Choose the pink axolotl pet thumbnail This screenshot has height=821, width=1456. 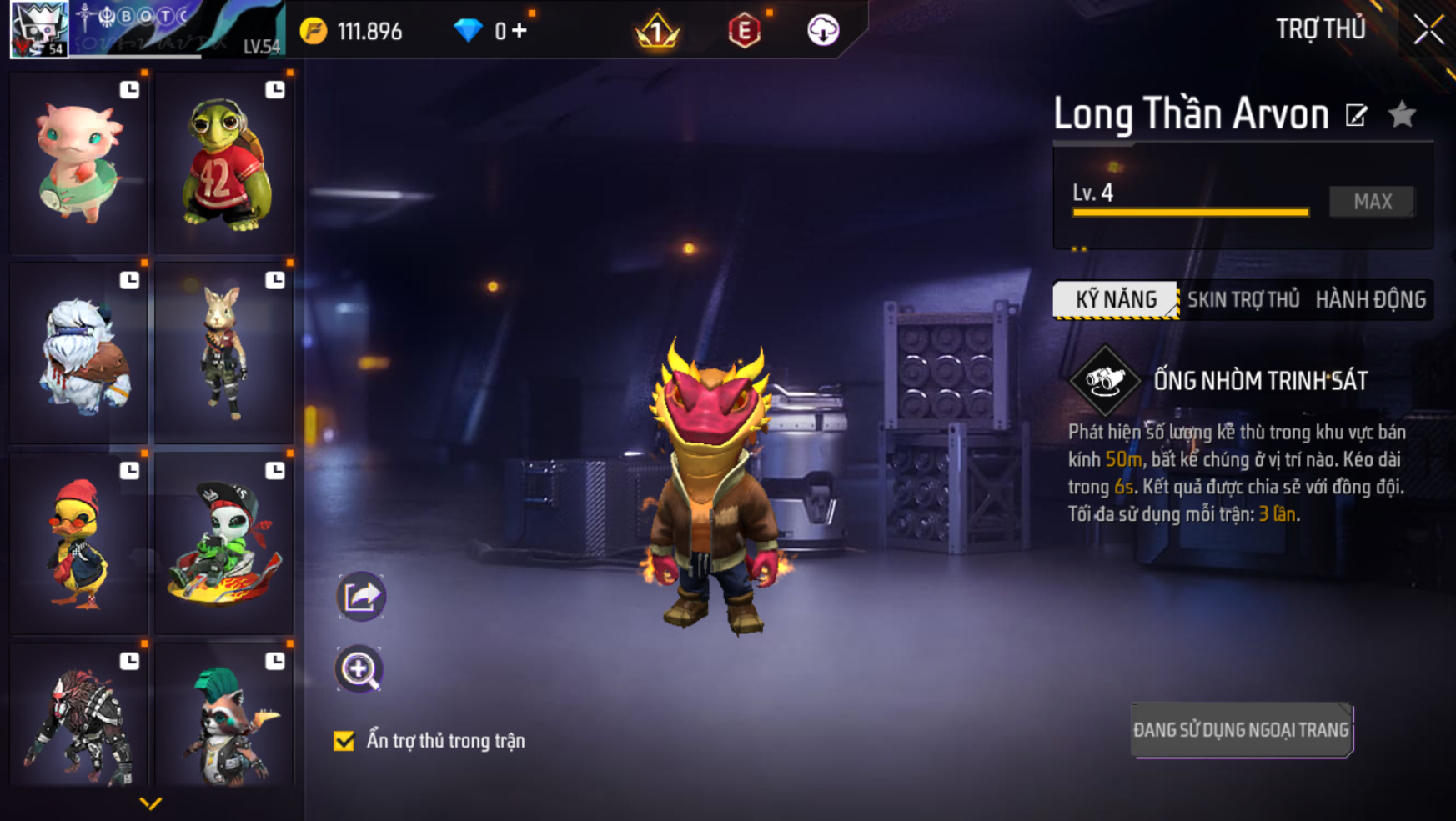pos(79,163)
